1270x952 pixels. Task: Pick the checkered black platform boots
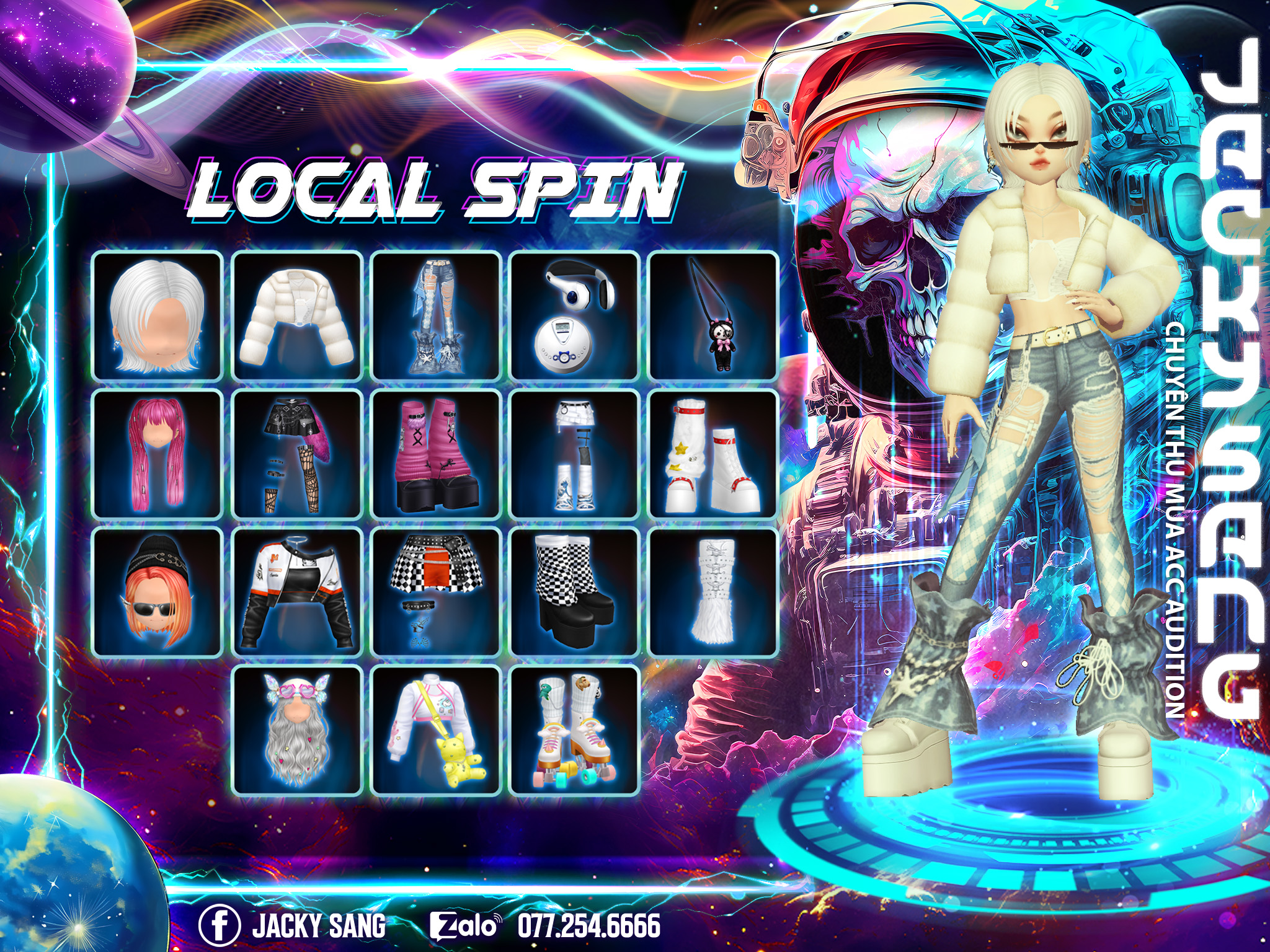pyautogui.click(x=575, y=593)
